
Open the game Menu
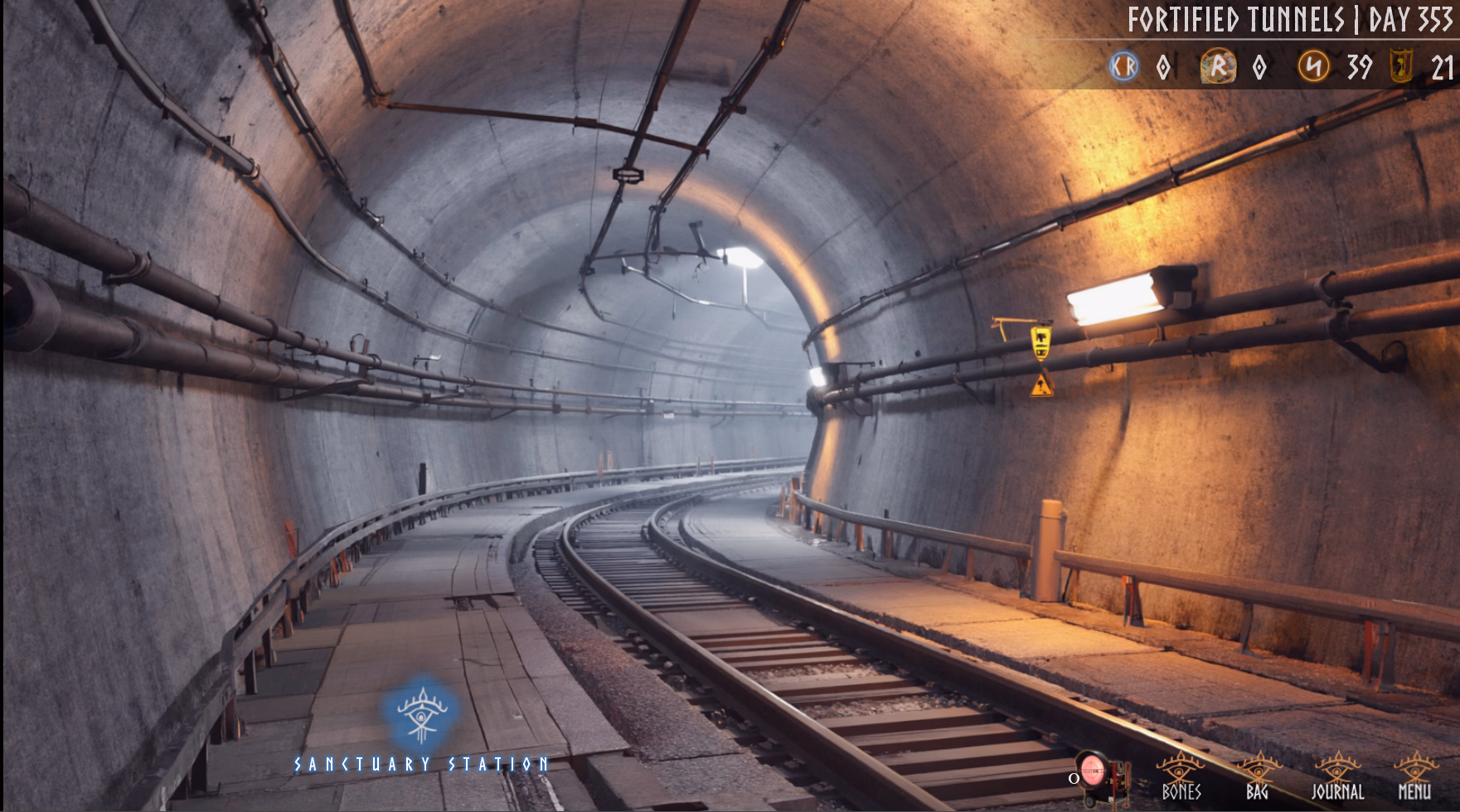coord(1414,776)
